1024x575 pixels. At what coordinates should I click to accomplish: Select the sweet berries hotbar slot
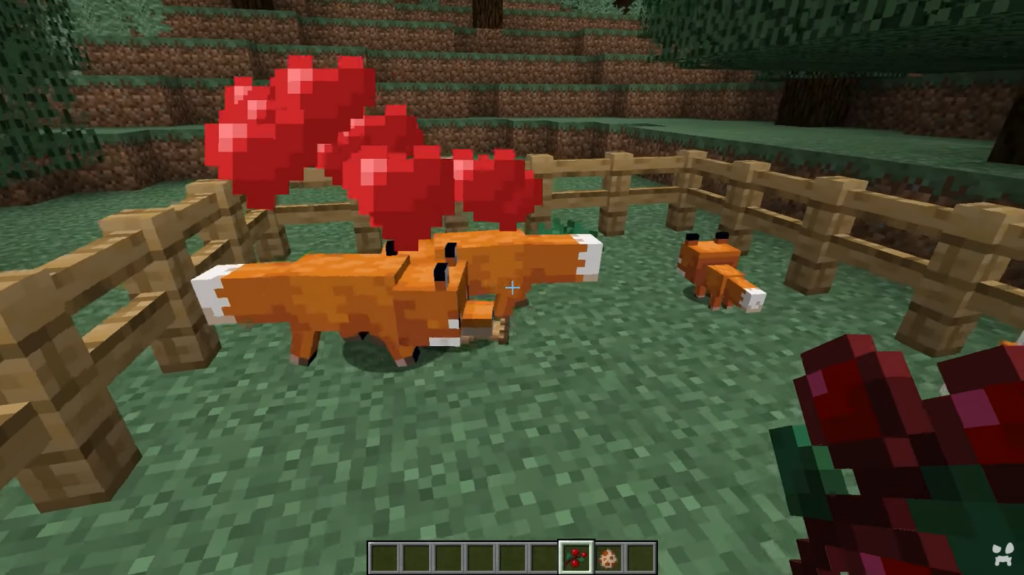click(x=576, y=557)
